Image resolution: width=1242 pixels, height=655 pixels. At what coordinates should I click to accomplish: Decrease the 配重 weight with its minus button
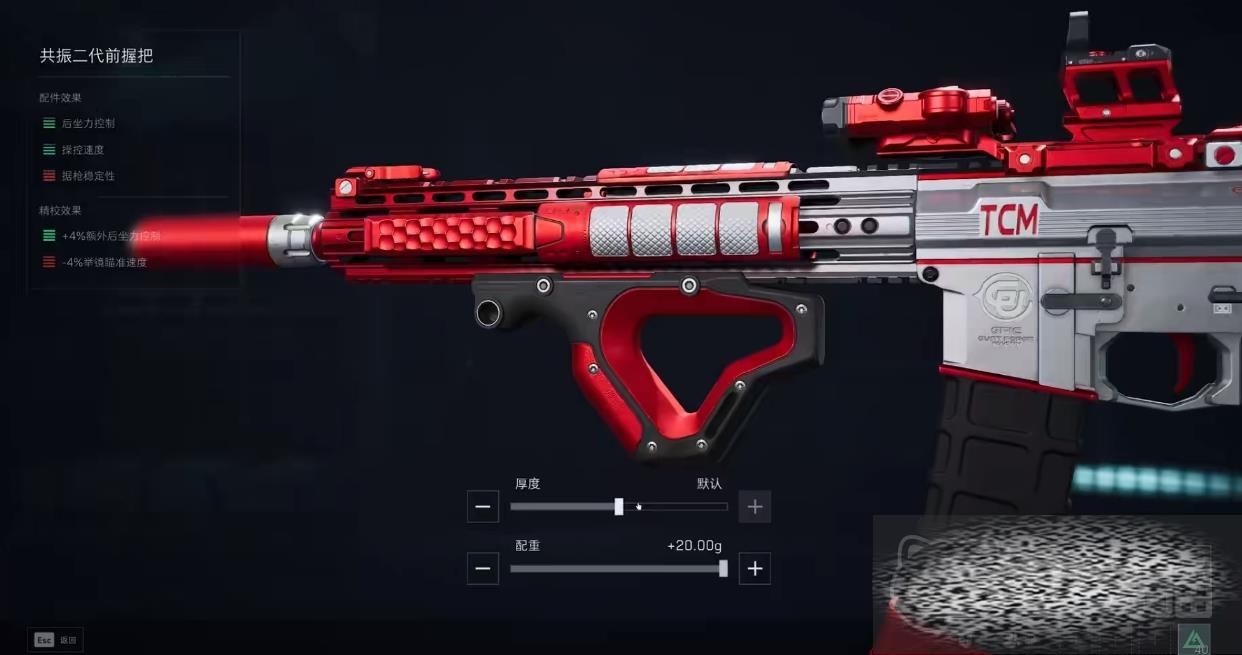(482, 569)
